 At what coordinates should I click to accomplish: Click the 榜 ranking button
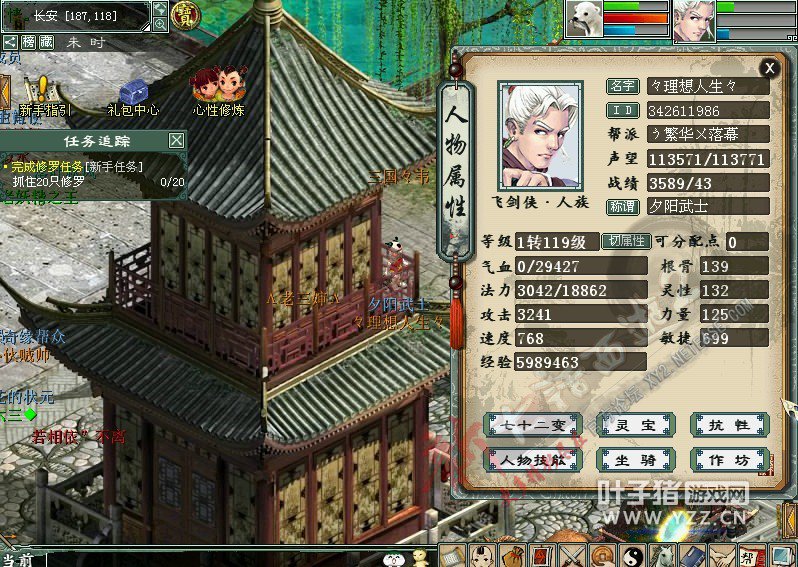pyautogui.click(x=29, y=42)
